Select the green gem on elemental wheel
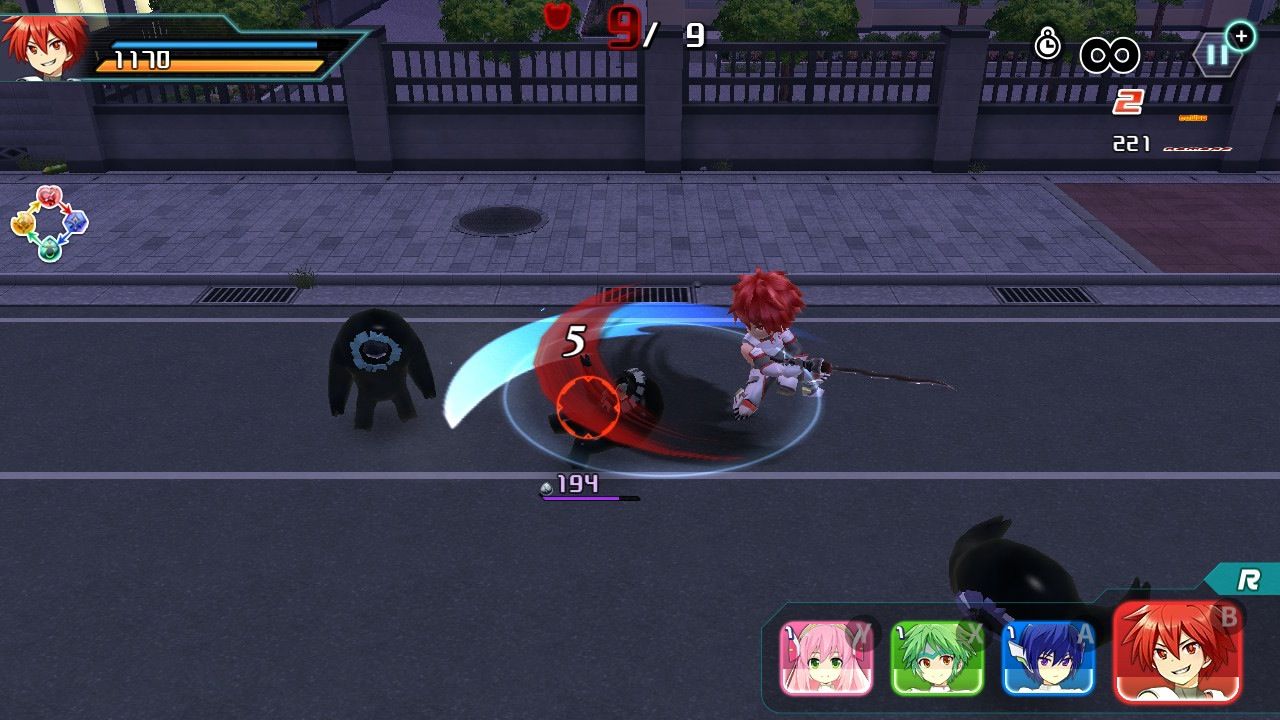1280x720 pixels. click(x=49, y=248)
